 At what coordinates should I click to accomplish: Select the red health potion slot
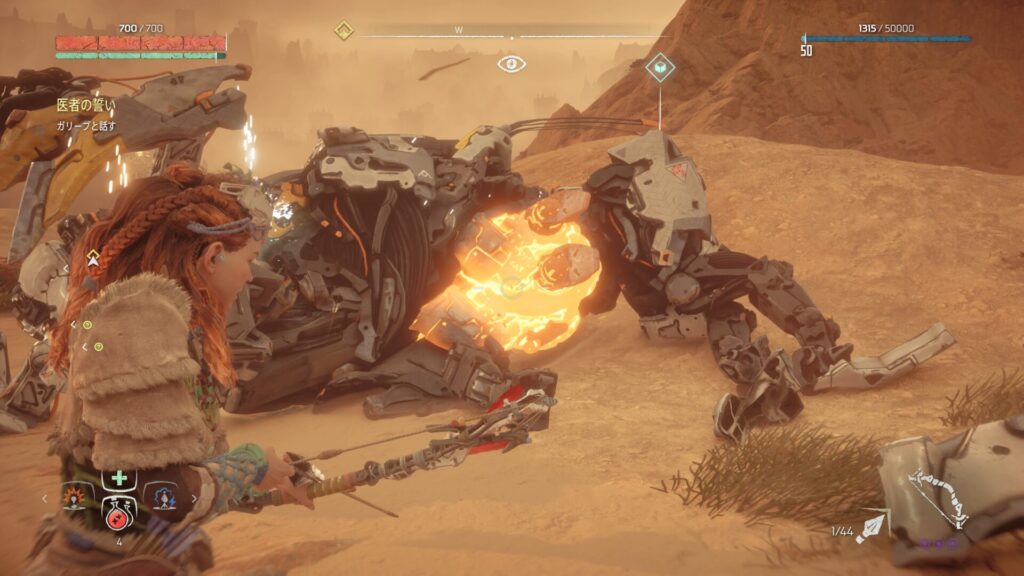pos(119,517)
